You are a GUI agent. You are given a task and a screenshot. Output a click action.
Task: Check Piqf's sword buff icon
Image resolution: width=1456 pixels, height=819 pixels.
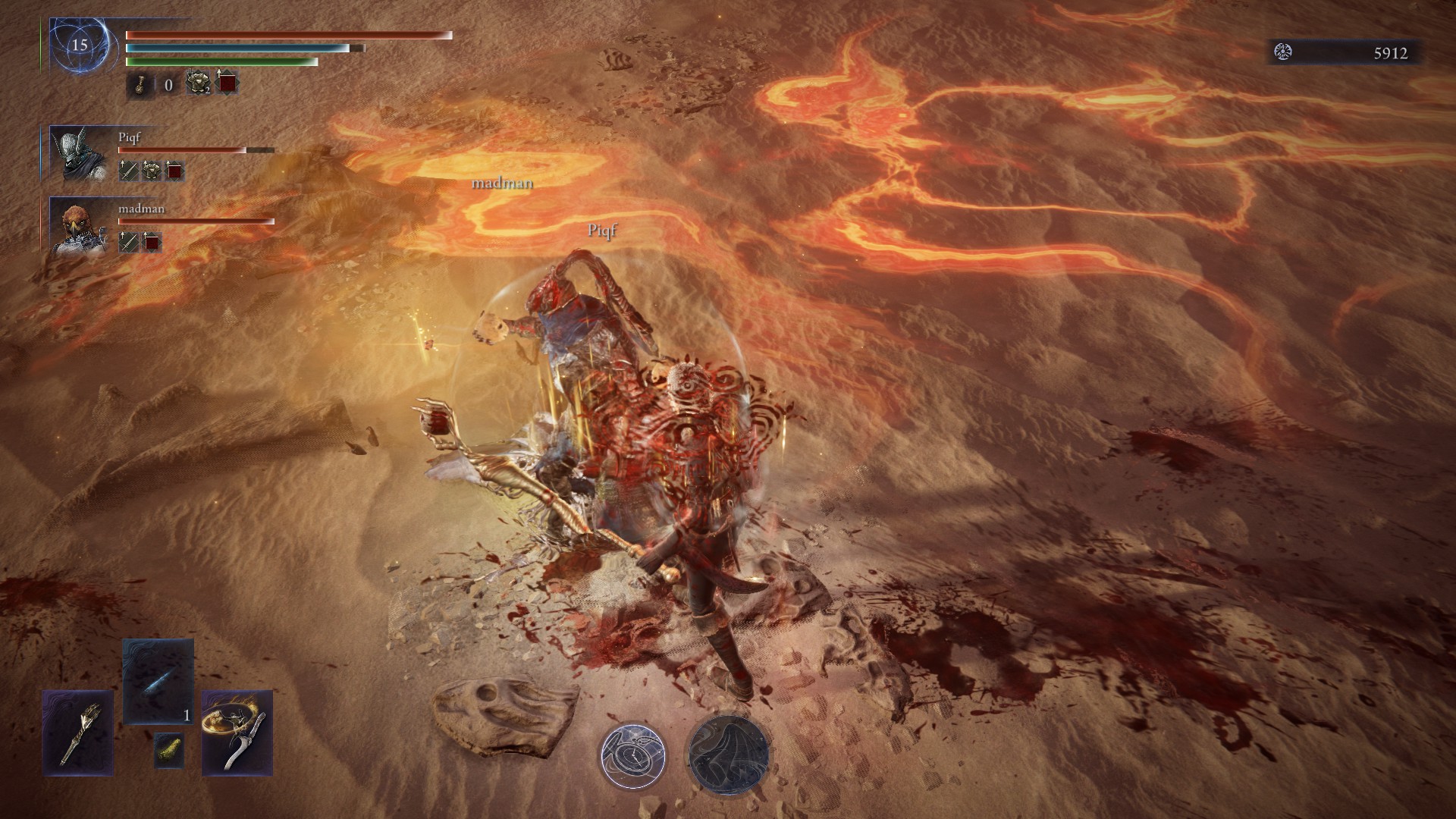tap(128, 171)
